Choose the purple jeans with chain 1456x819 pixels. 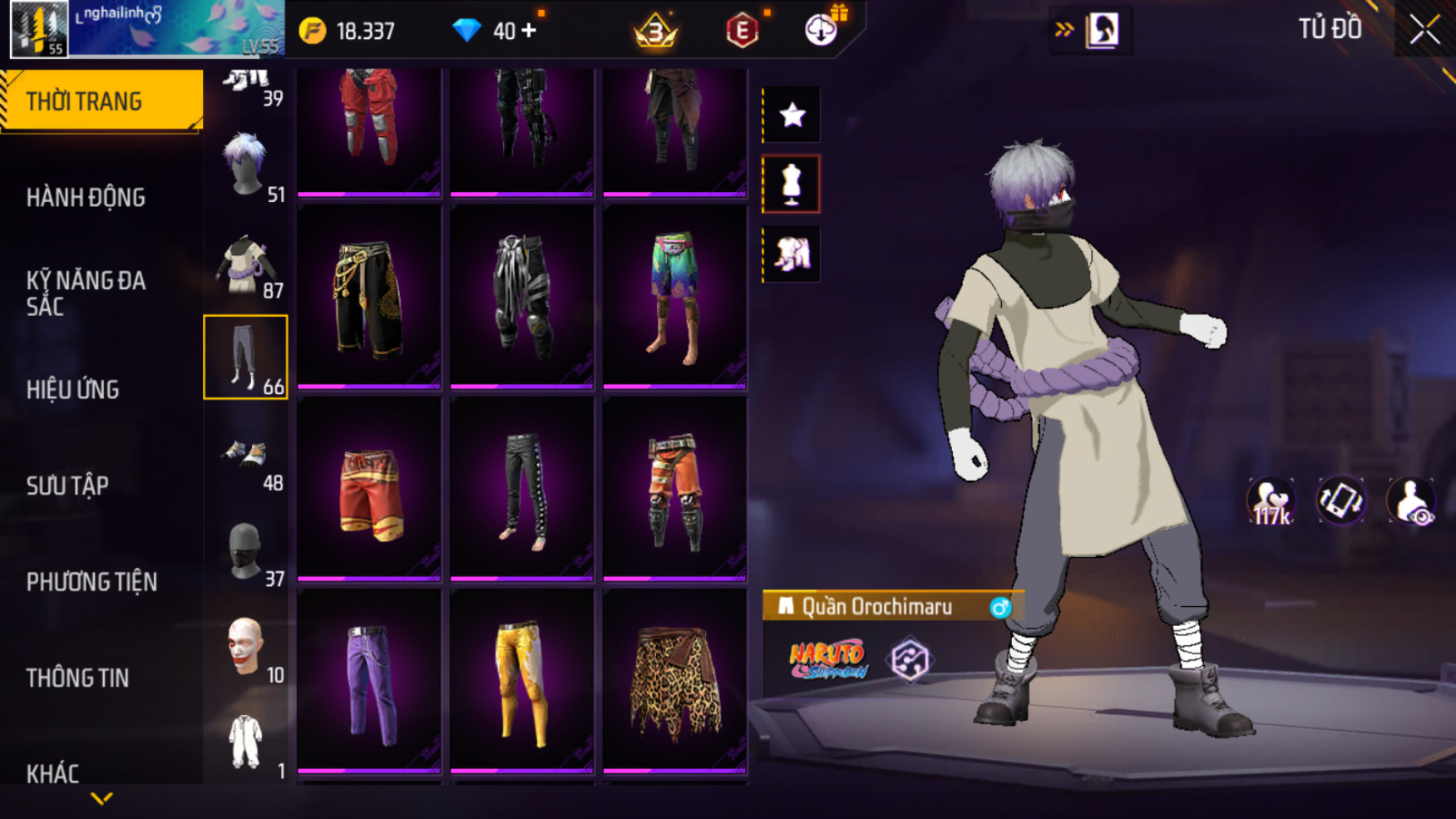pos(369,680)
